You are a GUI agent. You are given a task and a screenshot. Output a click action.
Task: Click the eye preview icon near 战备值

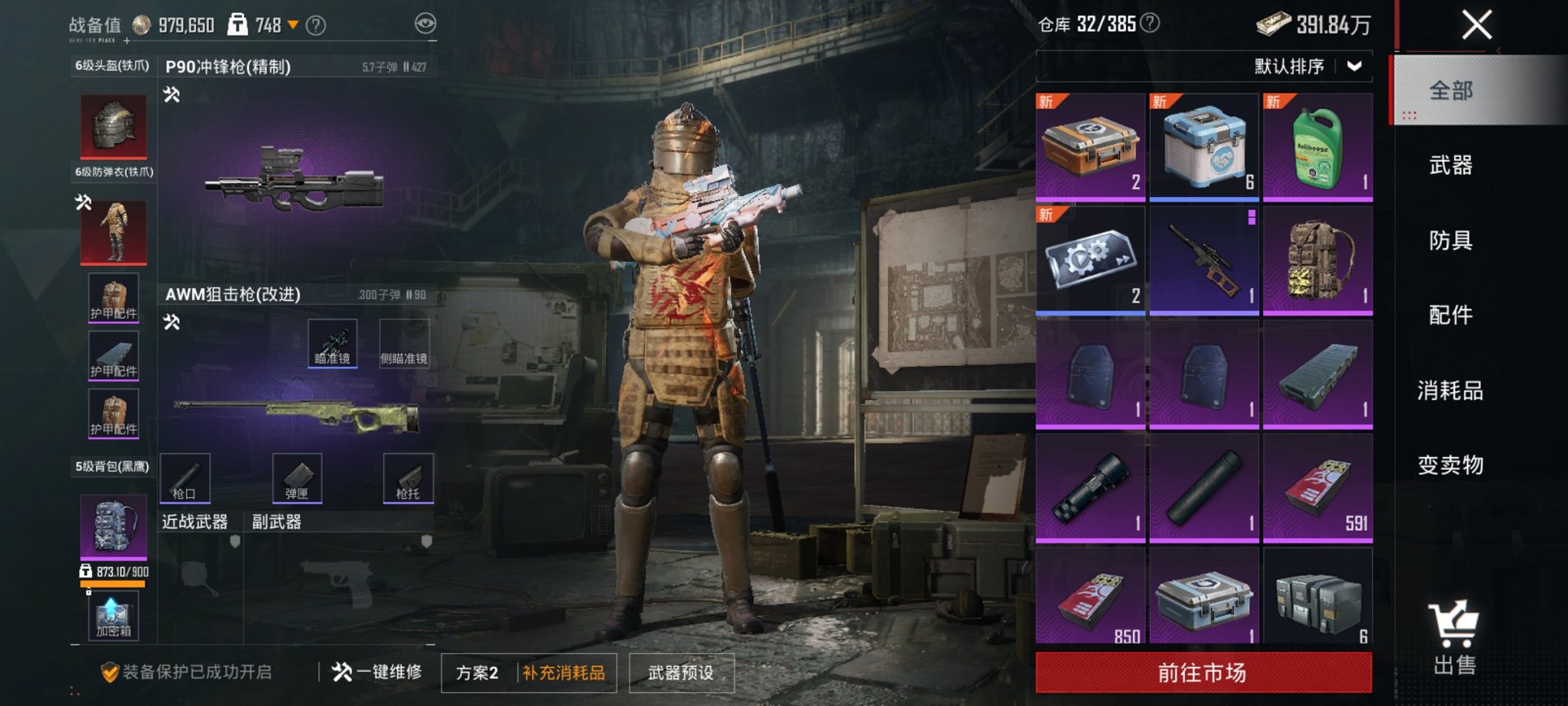(x=425, y=24)
